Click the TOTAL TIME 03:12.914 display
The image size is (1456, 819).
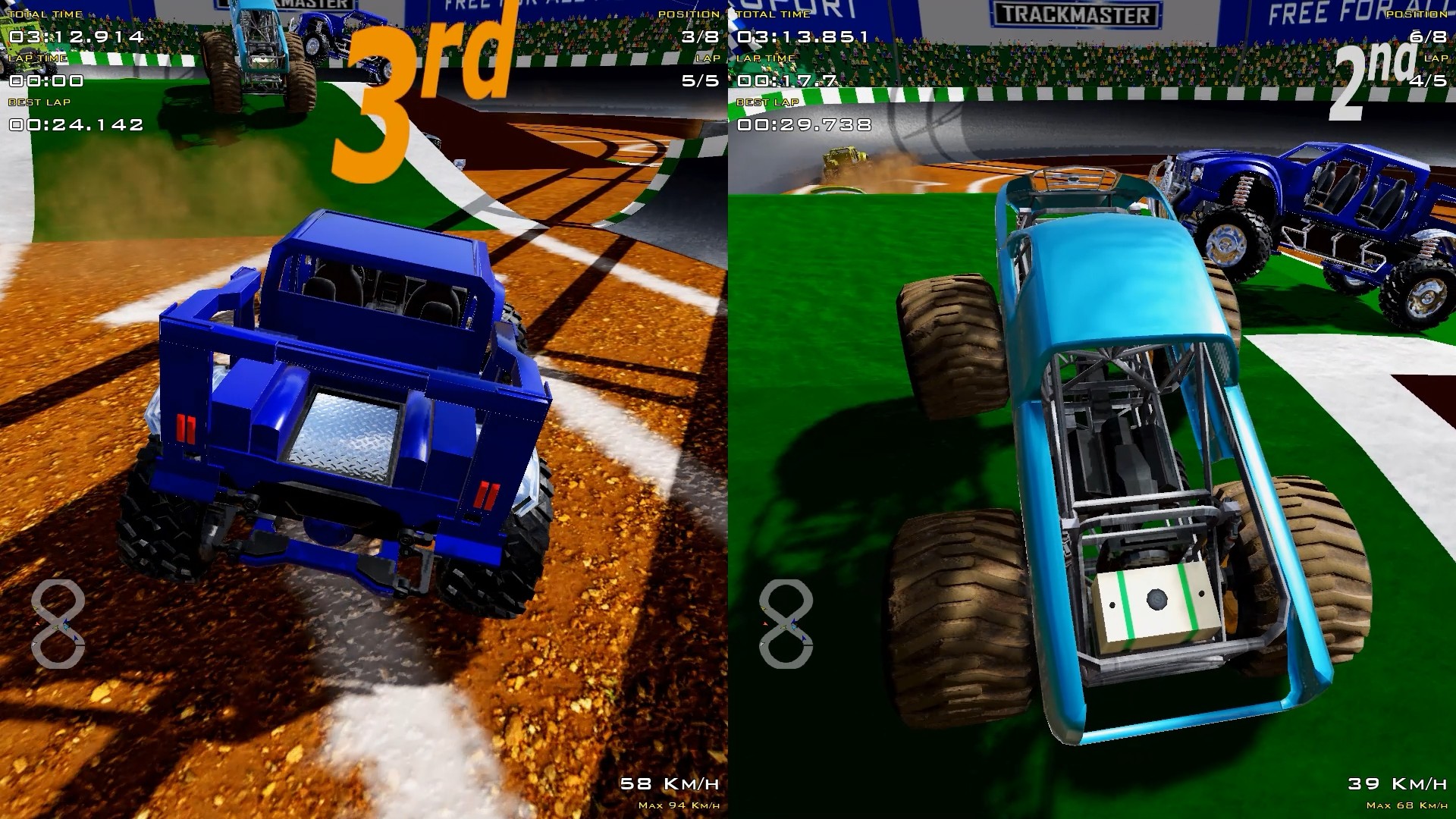pos(76,34)
